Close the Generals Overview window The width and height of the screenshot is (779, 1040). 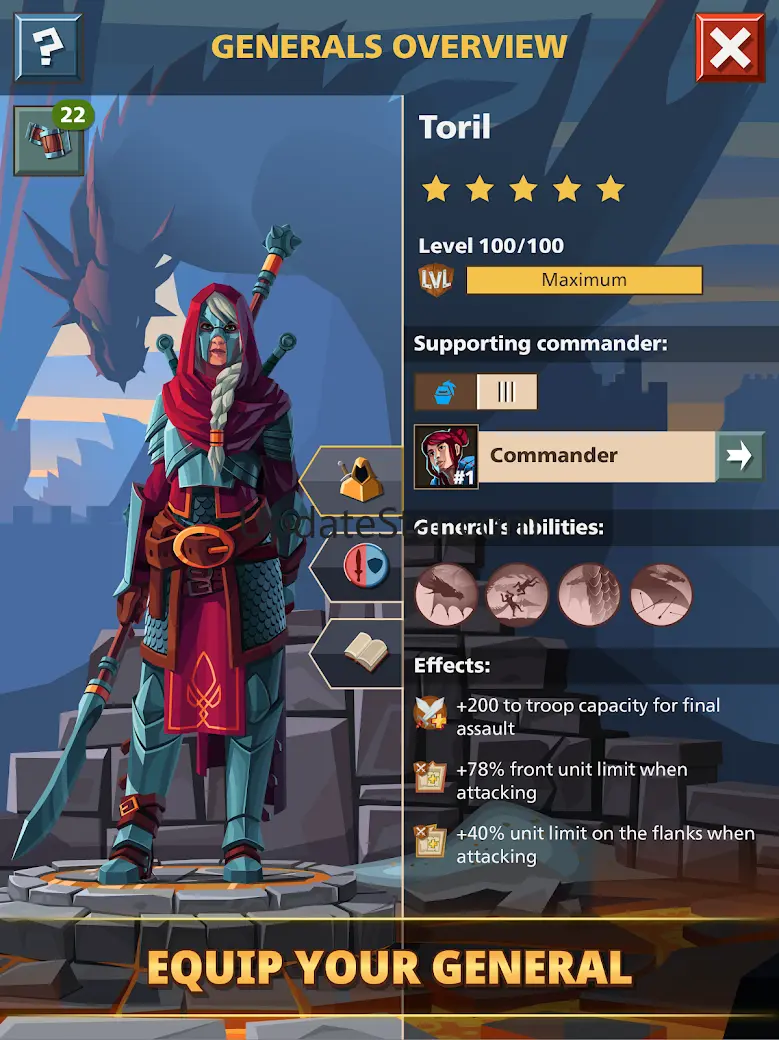tap(730, 47)
